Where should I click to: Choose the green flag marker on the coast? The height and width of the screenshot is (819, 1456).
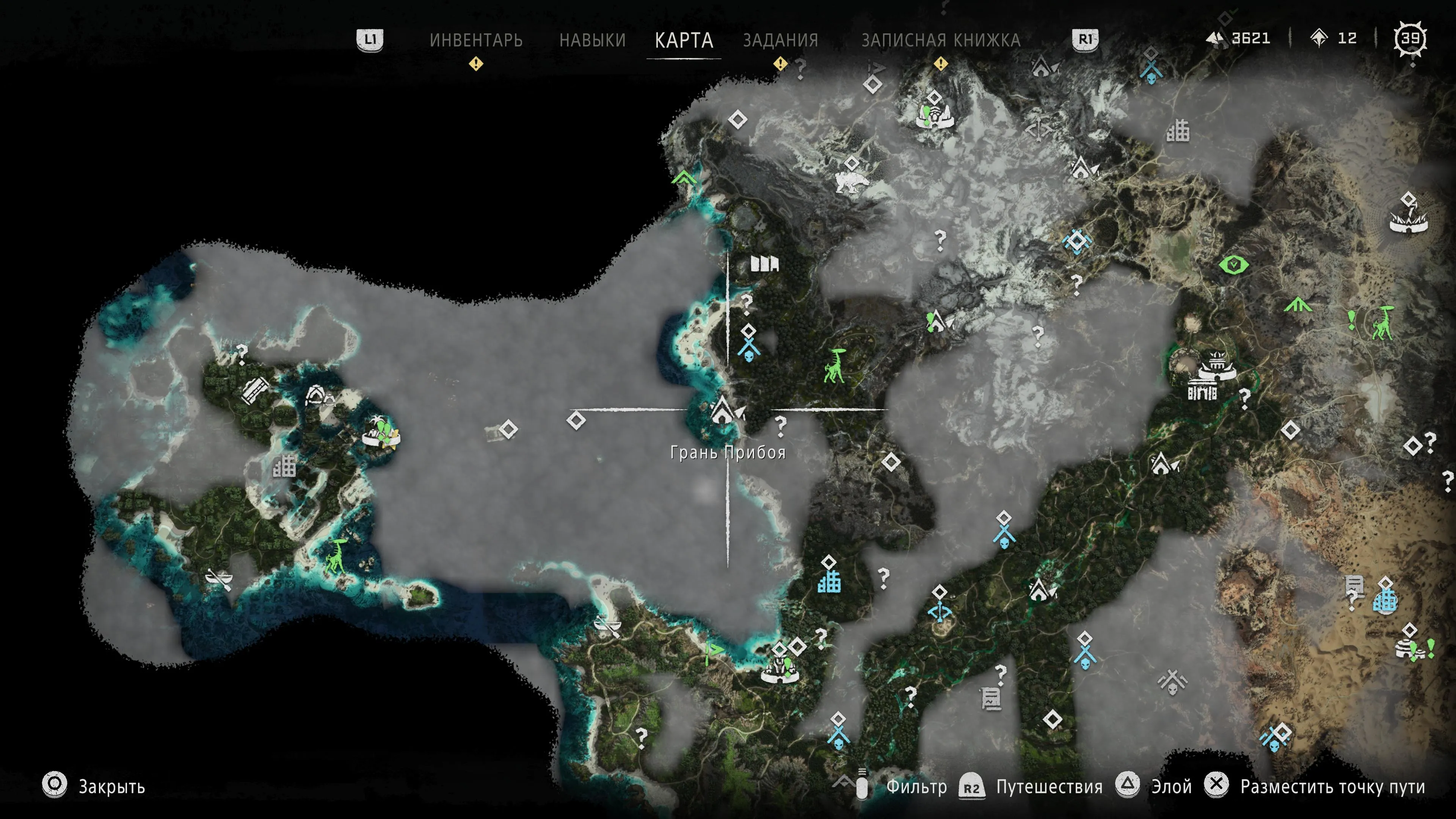point(714,651)
